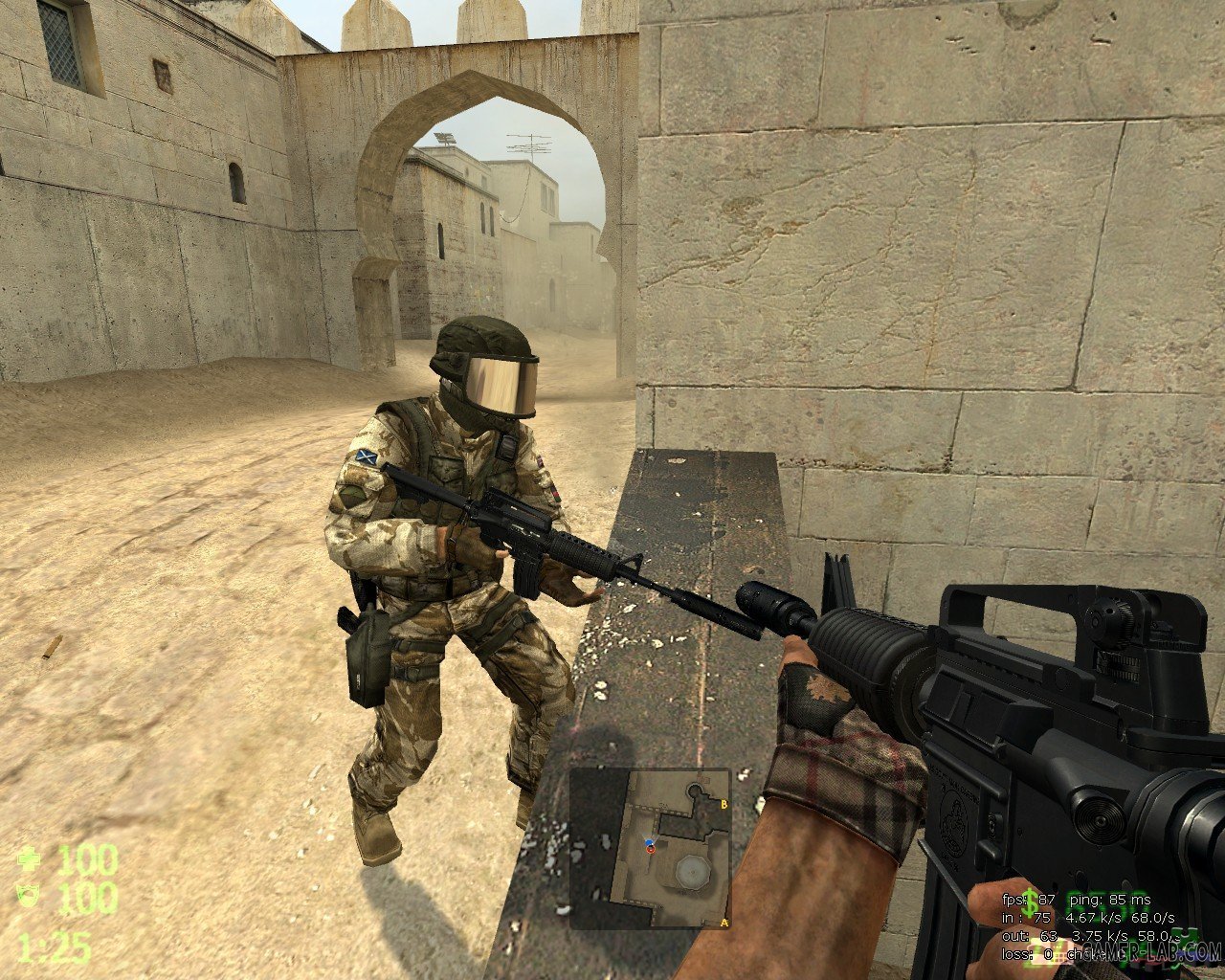Click the radar minimap overview

click(650, 849)
